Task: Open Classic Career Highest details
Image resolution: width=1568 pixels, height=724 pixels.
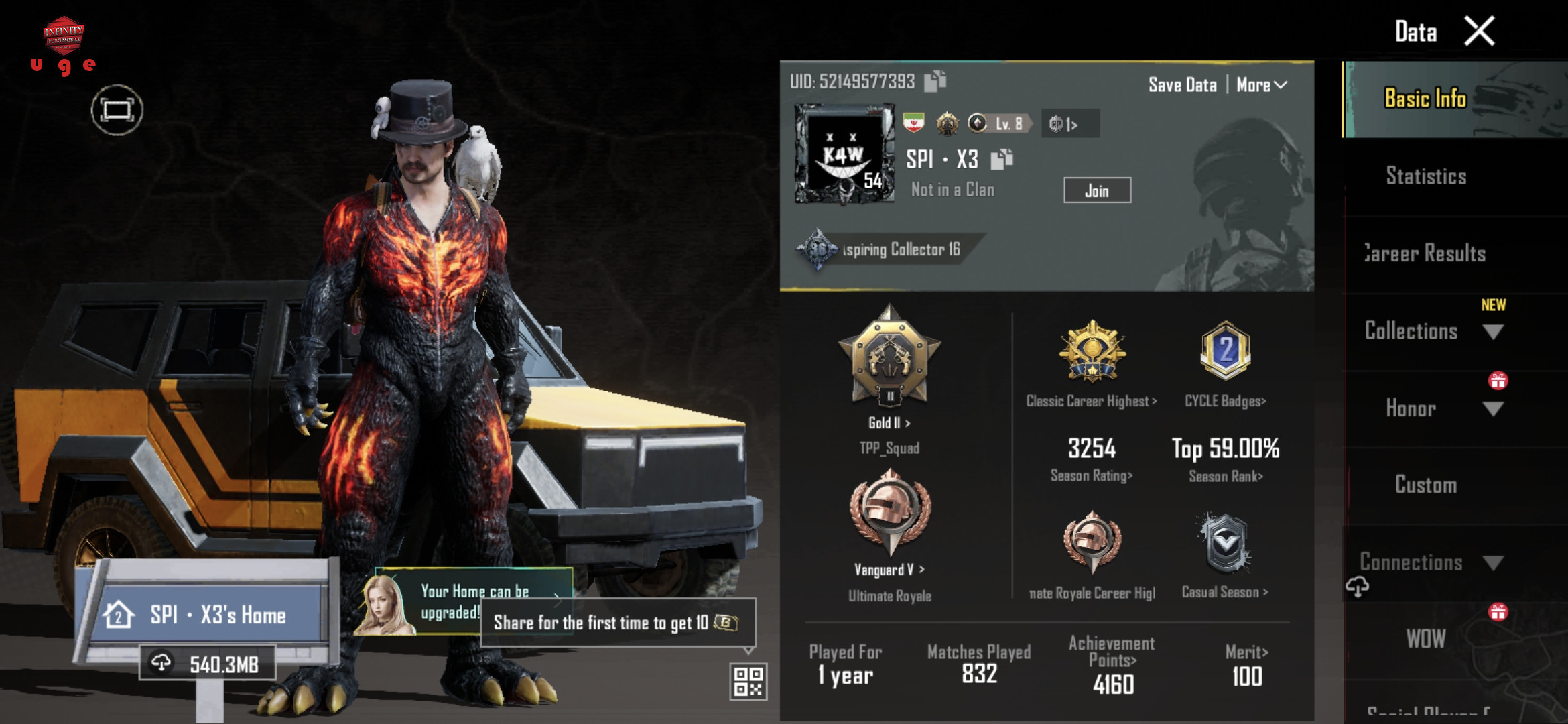Action: point(1091,401)
